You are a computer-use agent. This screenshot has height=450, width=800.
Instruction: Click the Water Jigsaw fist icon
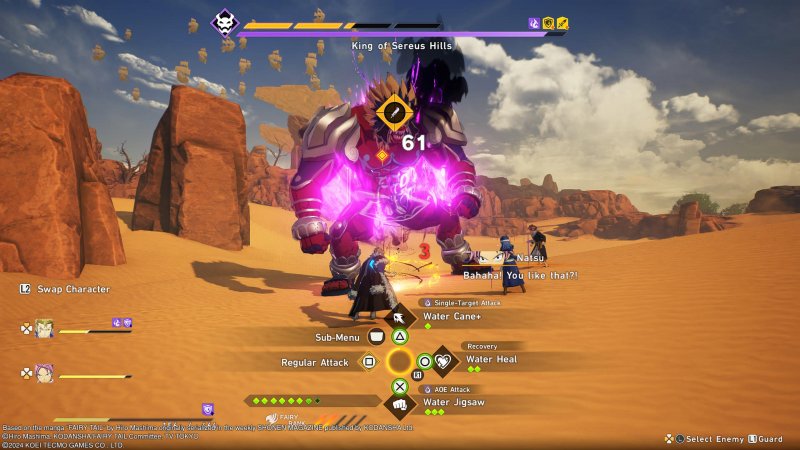[x=400, y=405]
